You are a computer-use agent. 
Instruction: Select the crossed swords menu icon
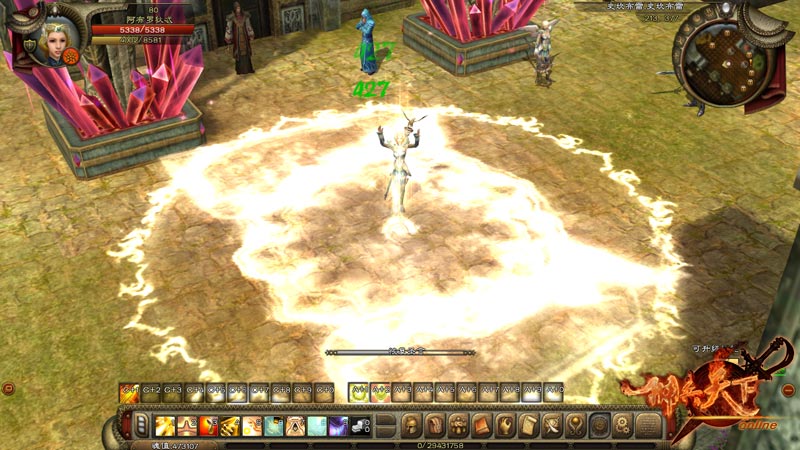[553, 425]
